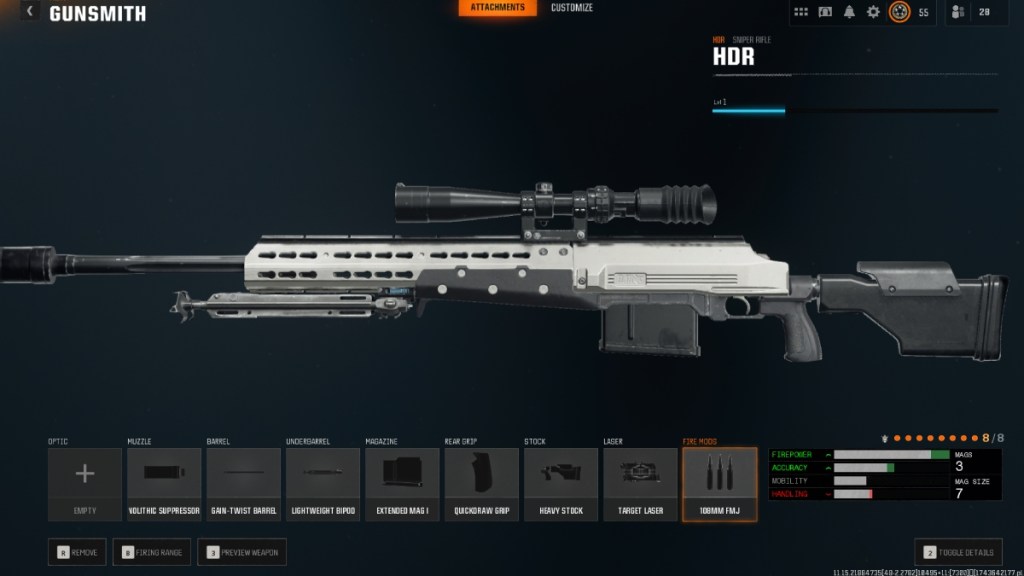Open the grid menu icon
1024x576 pixels.
coord(801,12)
